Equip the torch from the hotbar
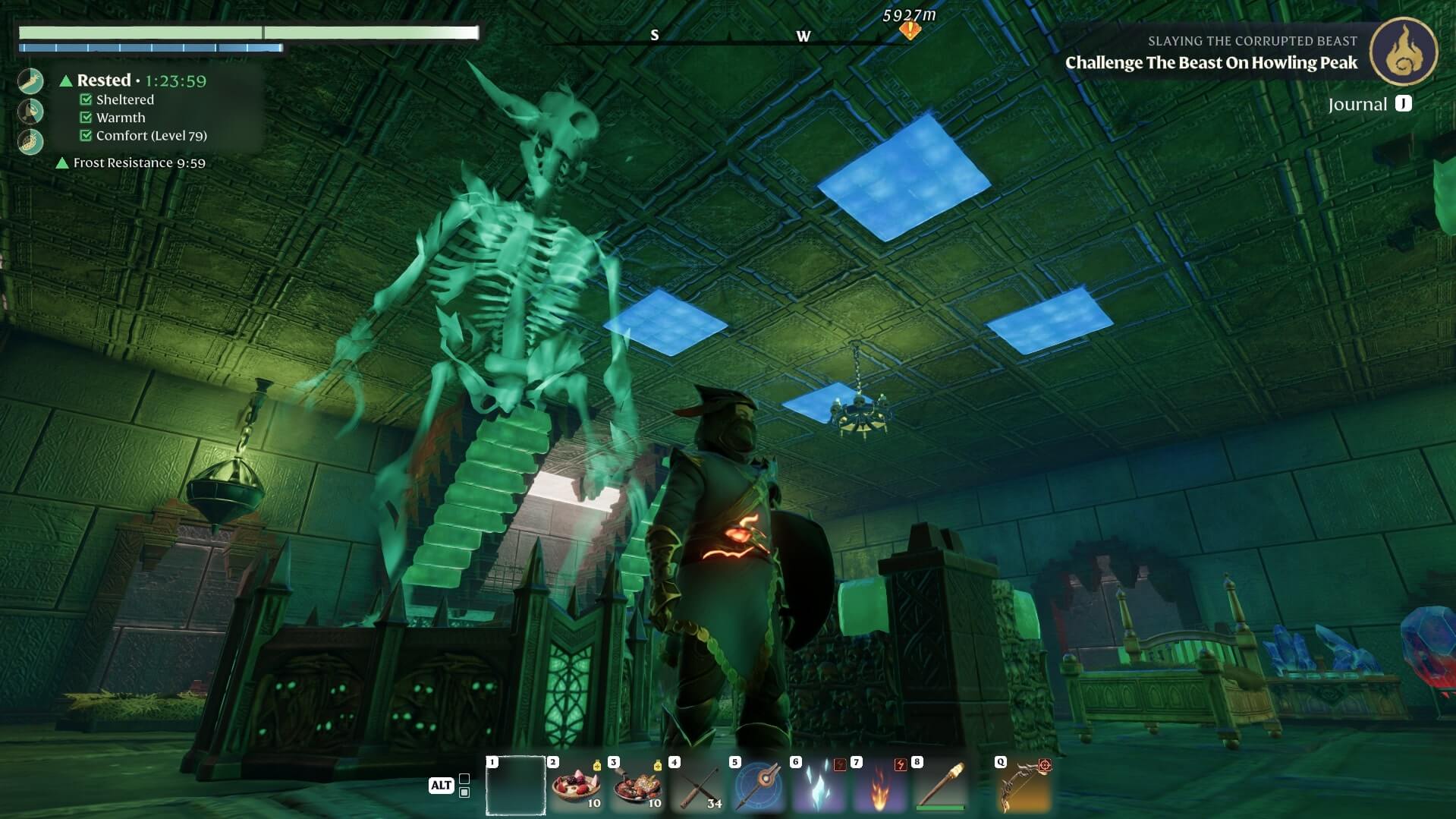 tap(940, 785)
